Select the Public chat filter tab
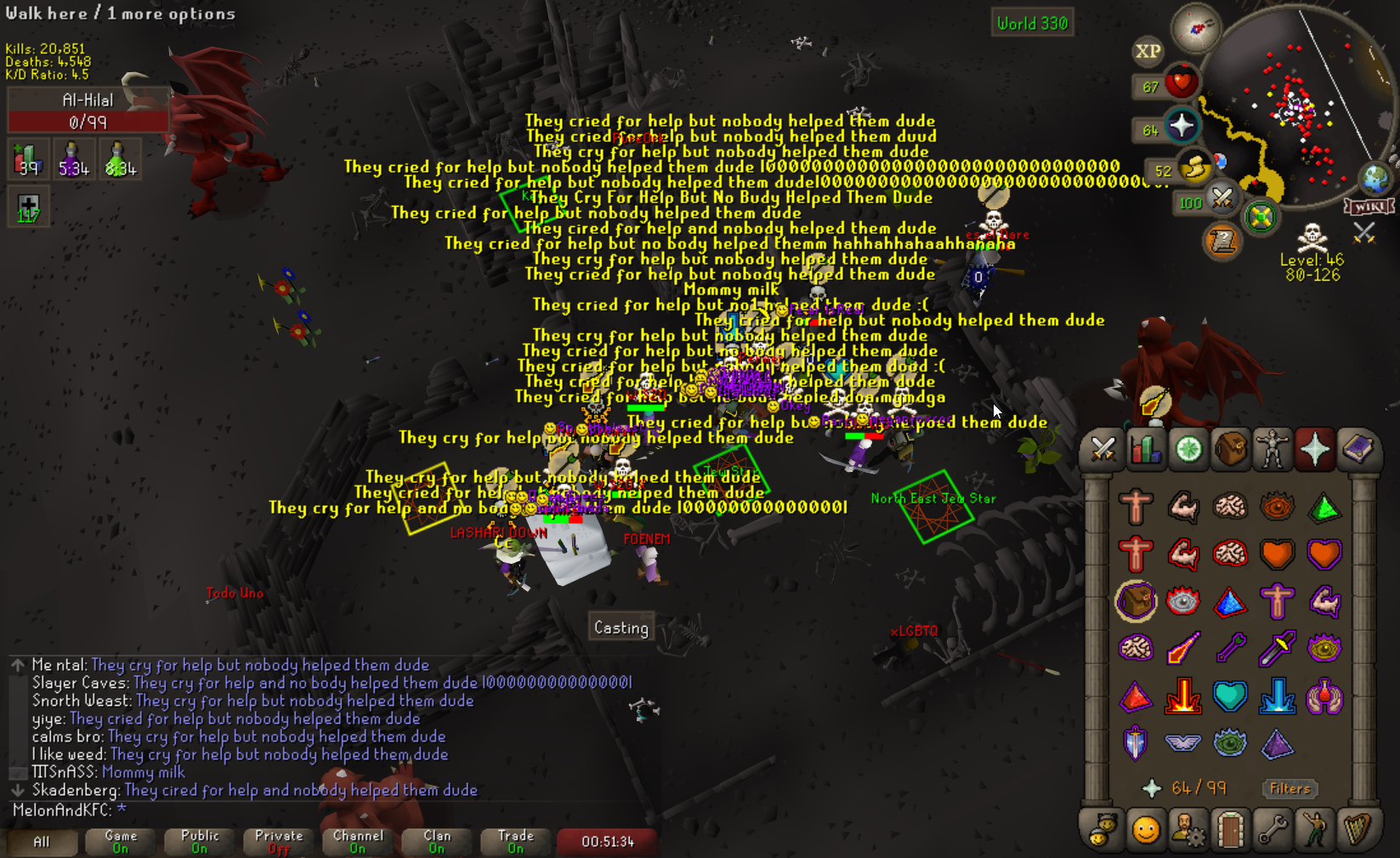The width and height of the screenshot is (1400, 858). [x=200, y=841]
